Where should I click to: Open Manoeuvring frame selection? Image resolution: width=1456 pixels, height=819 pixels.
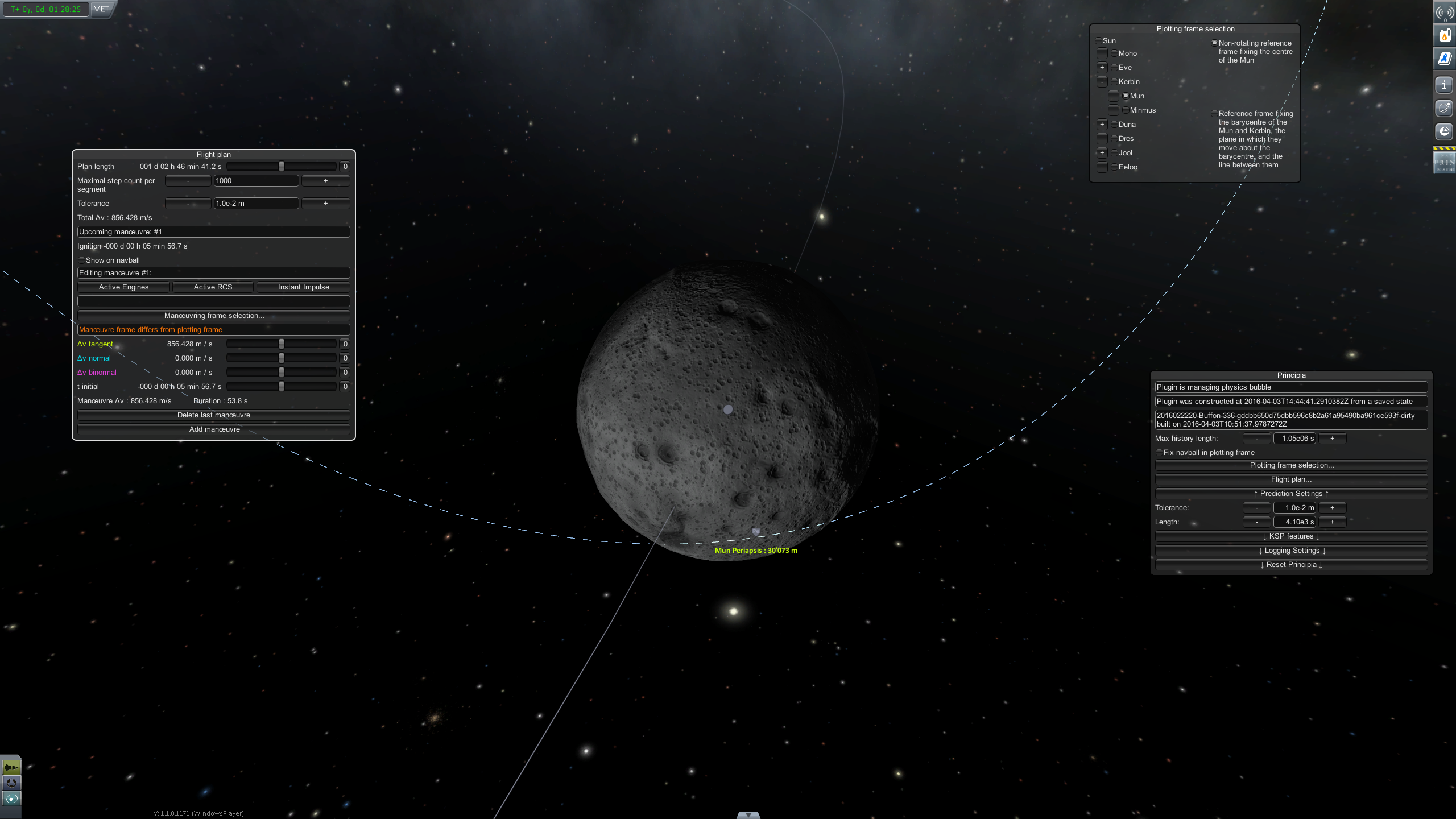(x=214, y=316)
